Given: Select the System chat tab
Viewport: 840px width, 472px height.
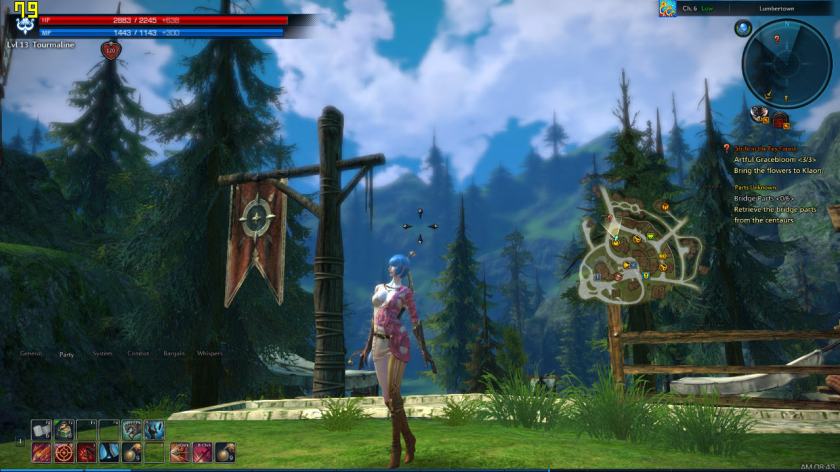Looking at the screenshot, I should click(x=102, y=354).
